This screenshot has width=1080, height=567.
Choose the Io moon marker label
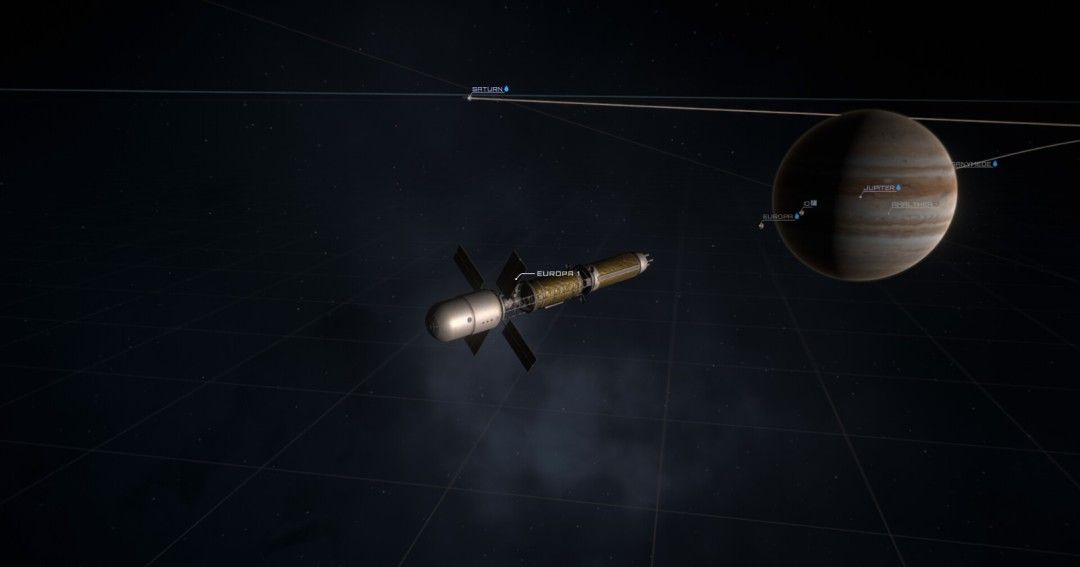pyautogui.click(x=804, y=203)
